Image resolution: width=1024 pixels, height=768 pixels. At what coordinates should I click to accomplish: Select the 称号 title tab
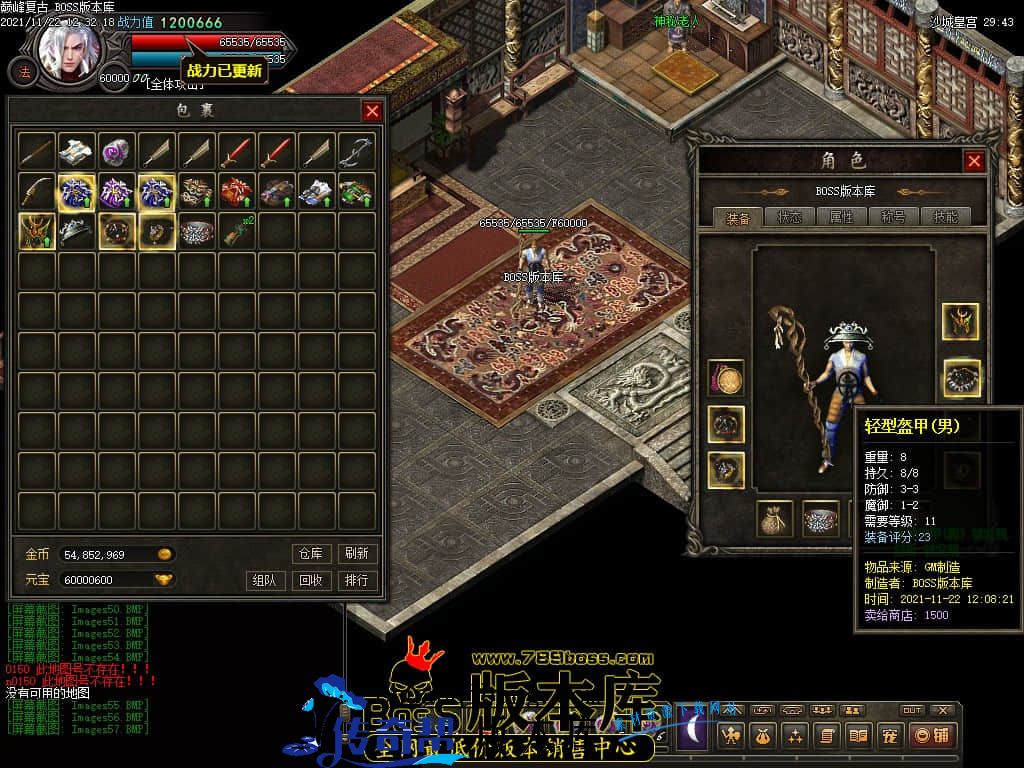(x=893, y=216)
